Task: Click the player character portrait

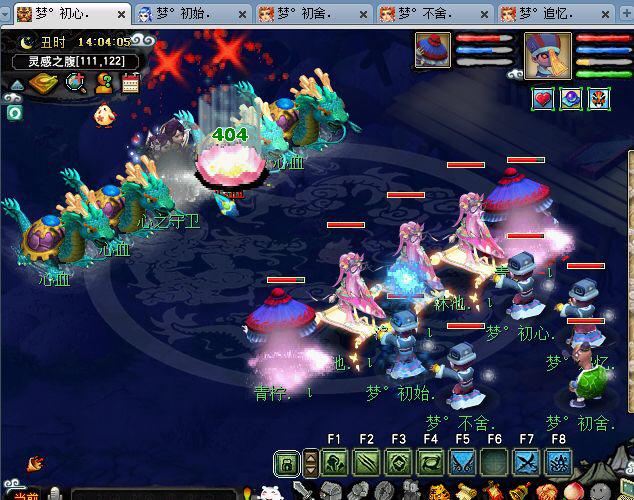Action: [x=548, y=55]
